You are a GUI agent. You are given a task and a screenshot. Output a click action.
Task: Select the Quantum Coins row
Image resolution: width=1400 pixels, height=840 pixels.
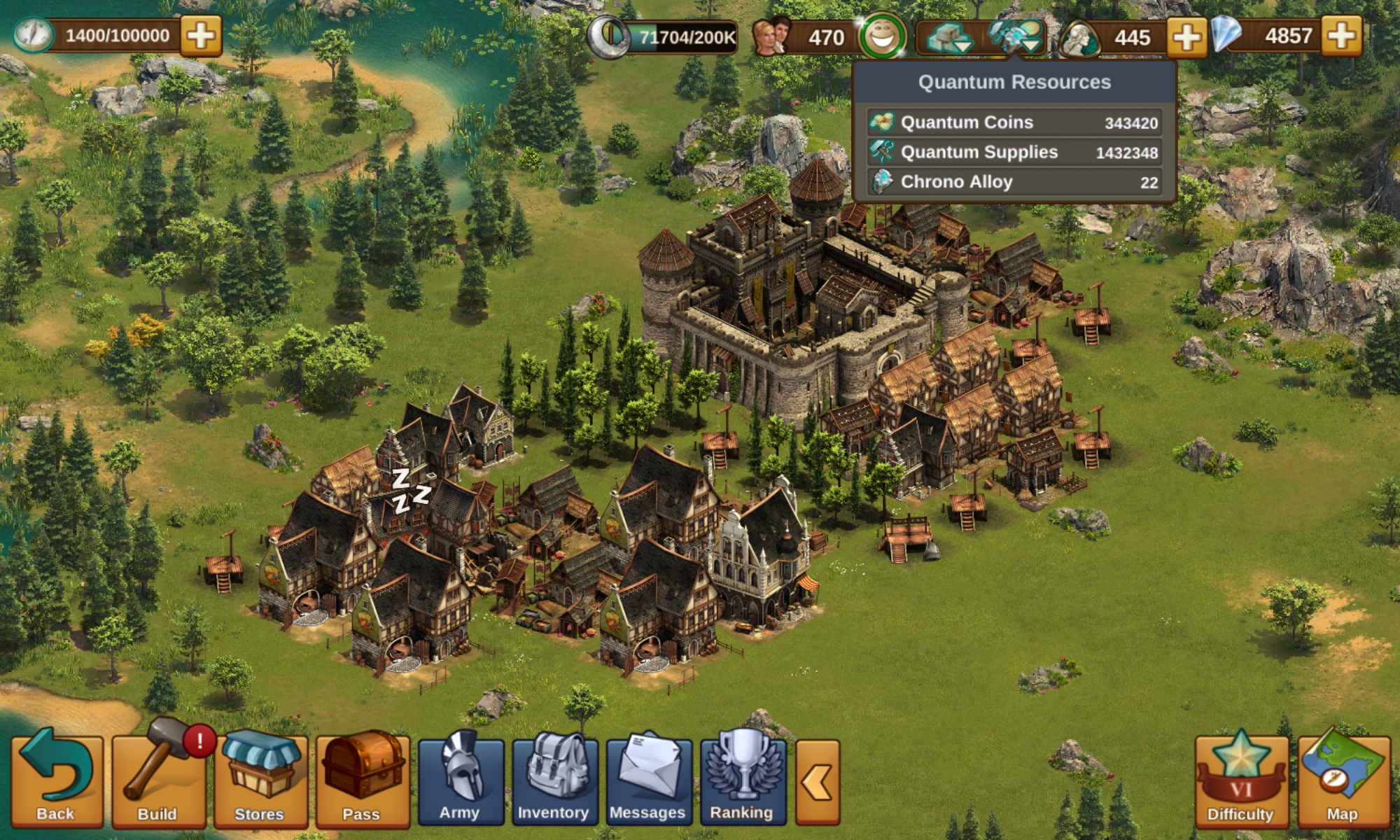click(1014, 122)
